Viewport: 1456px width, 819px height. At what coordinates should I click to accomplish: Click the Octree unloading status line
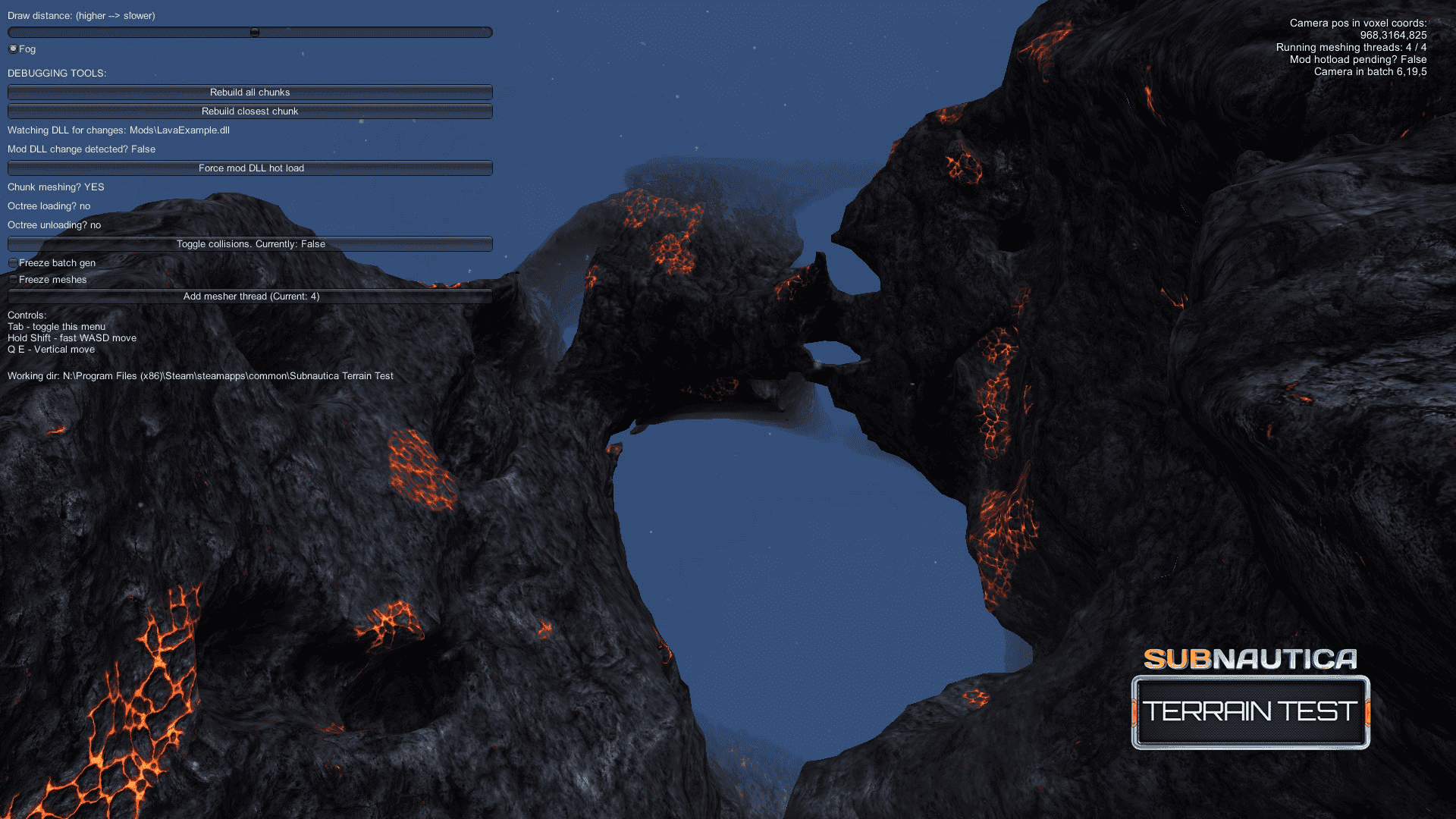[52, 224]
